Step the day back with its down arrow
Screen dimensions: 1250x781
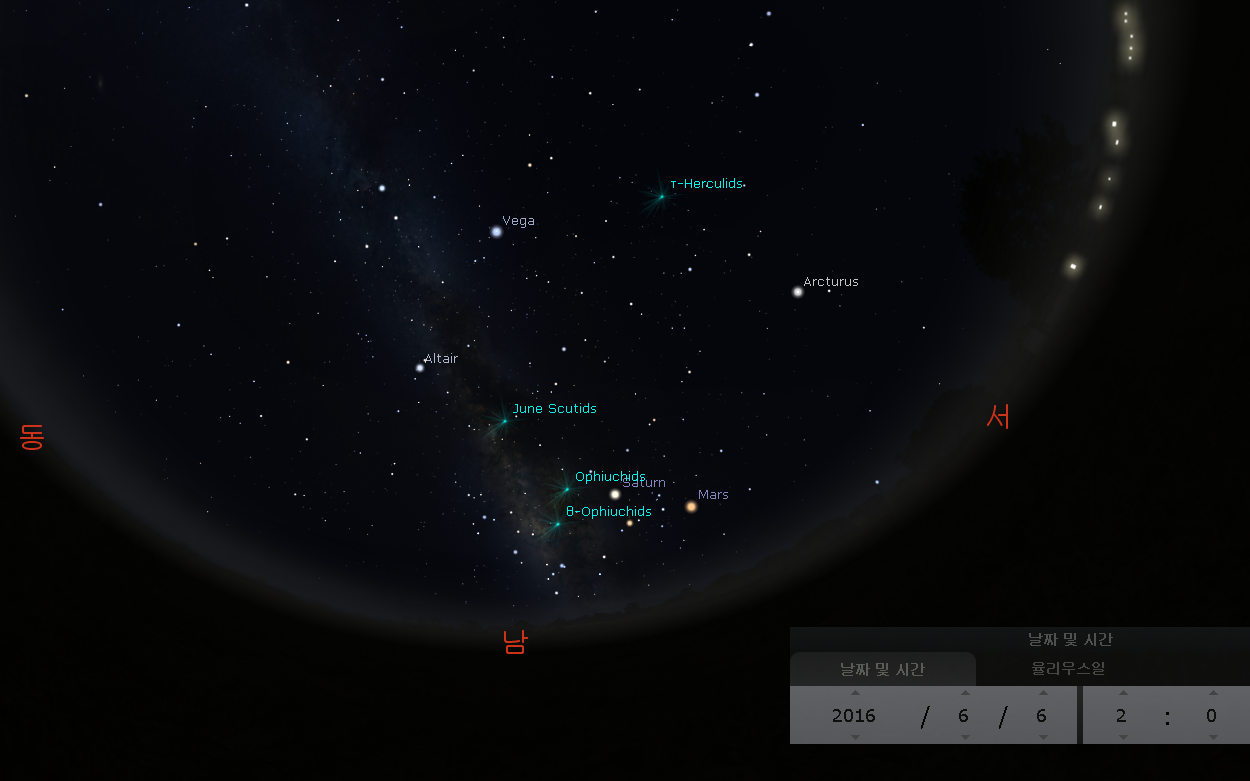(x=1042, y=737)
